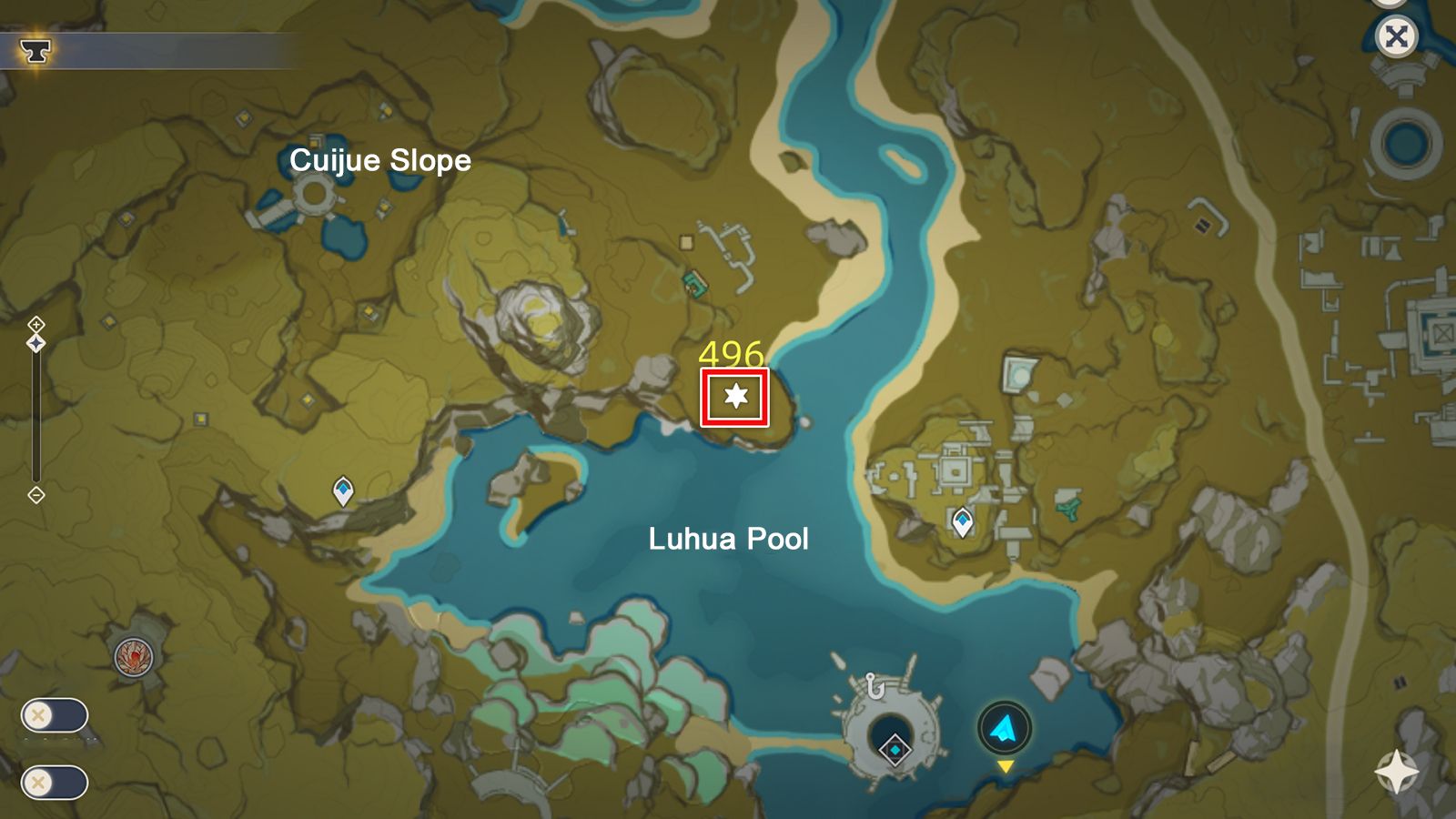Click the Cuijue Slope area label

(x=381, y=162)
